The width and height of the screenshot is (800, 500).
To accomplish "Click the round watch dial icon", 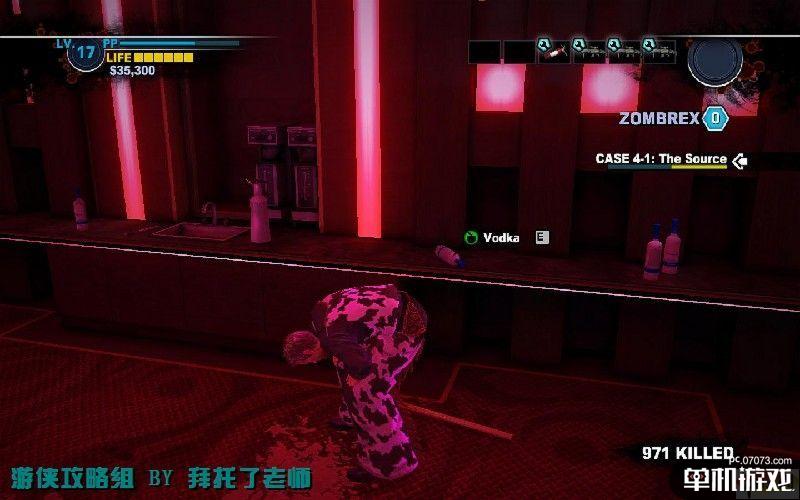I will click(x=714, y=60).
